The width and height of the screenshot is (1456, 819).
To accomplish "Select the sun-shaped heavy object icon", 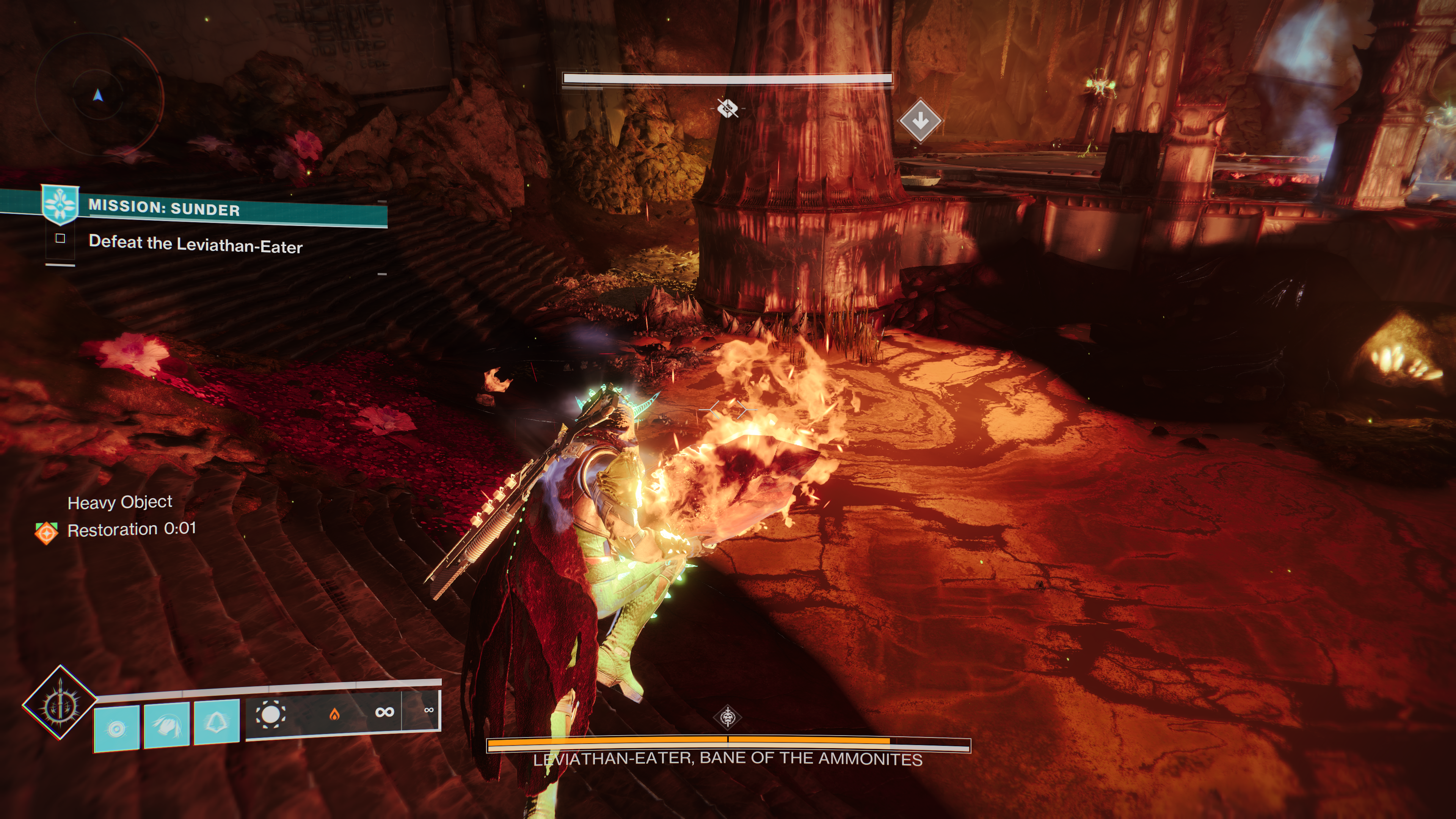I will [x=270, y=715].
